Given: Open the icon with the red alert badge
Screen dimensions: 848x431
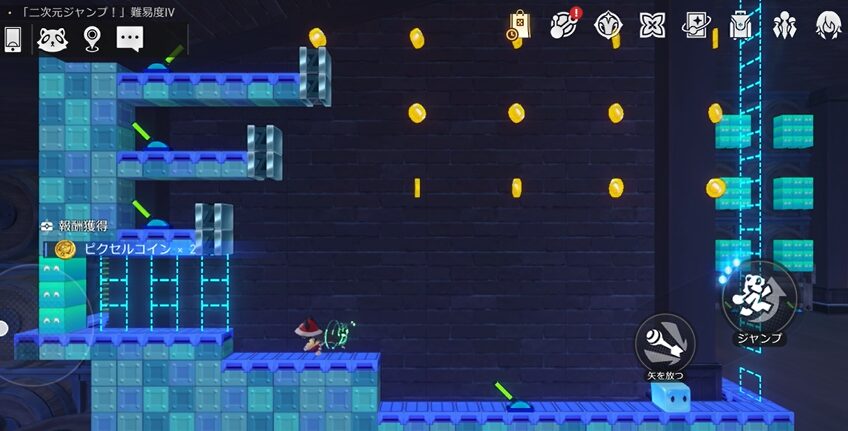Looking at the screenshot, I should (565, 25).
